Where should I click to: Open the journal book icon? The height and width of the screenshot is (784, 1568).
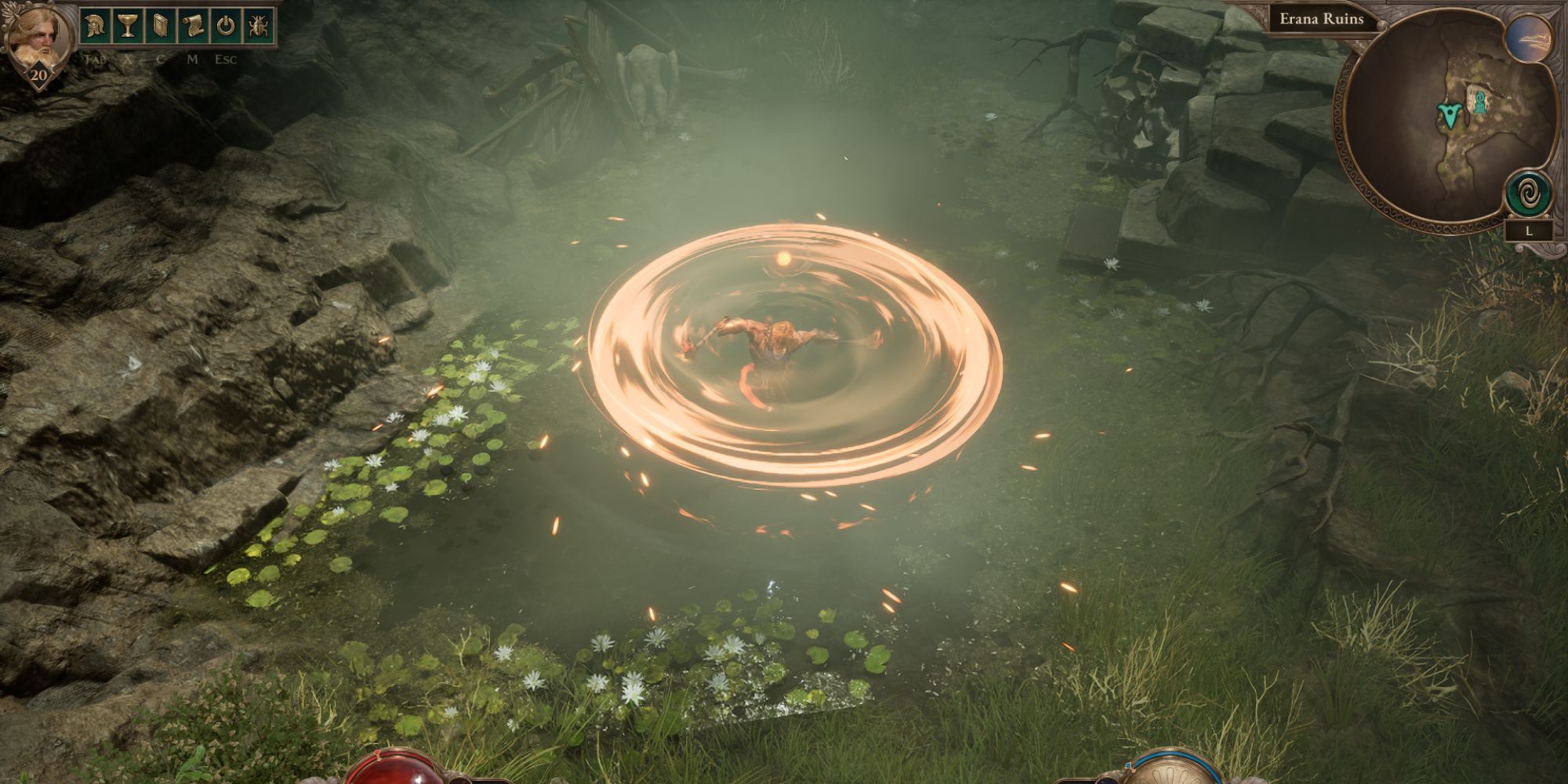[x=160, y=25]
